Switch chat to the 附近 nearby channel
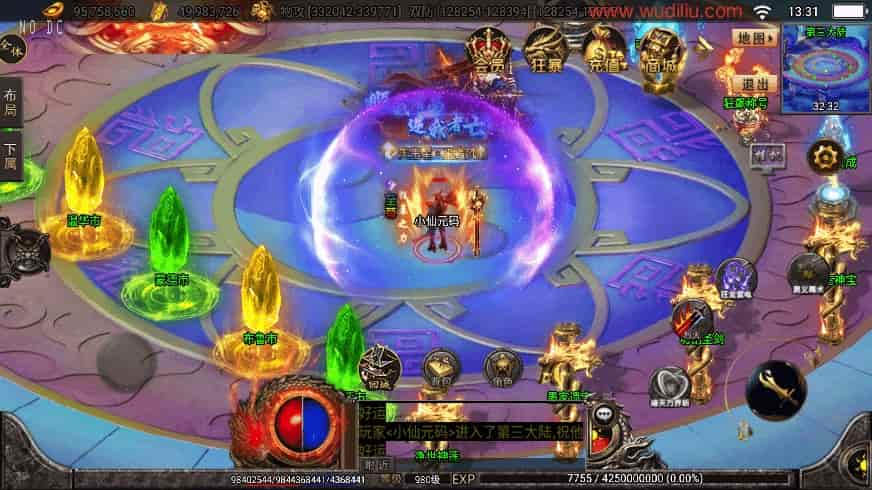 tap(377, 464)
